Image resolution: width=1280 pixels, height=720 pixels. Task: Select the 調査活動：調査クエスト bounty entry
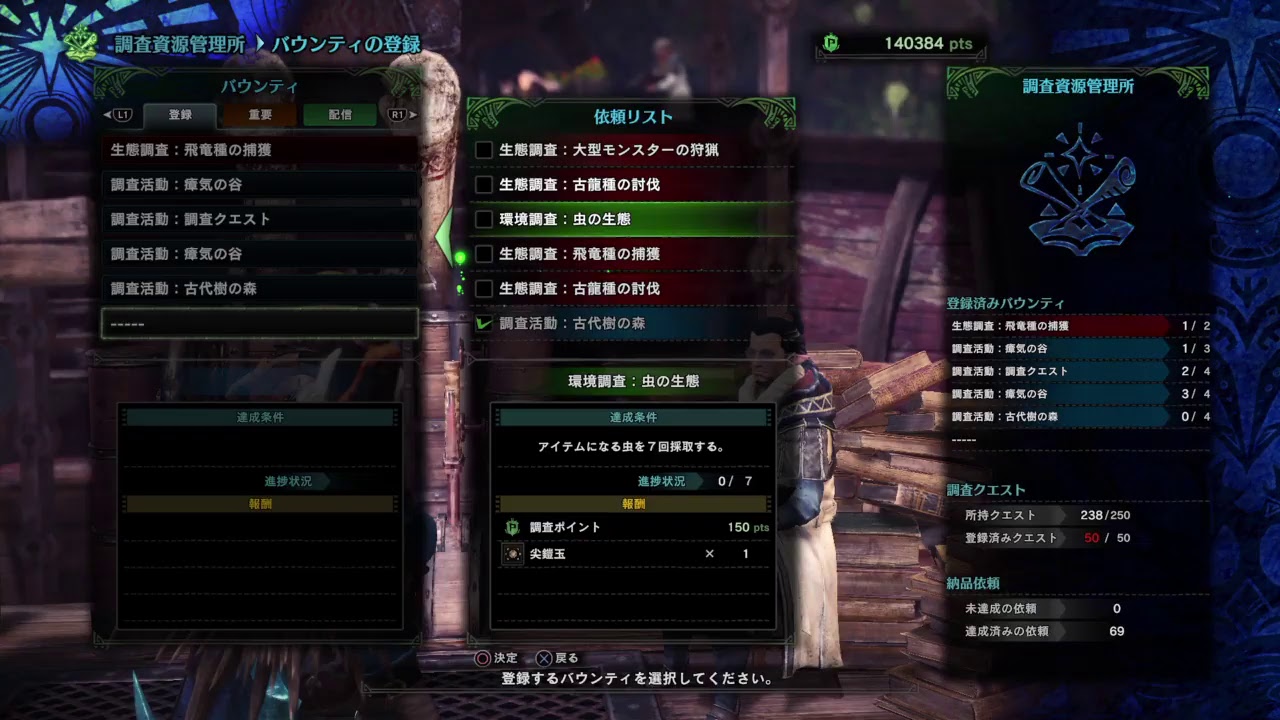(258, 219)
